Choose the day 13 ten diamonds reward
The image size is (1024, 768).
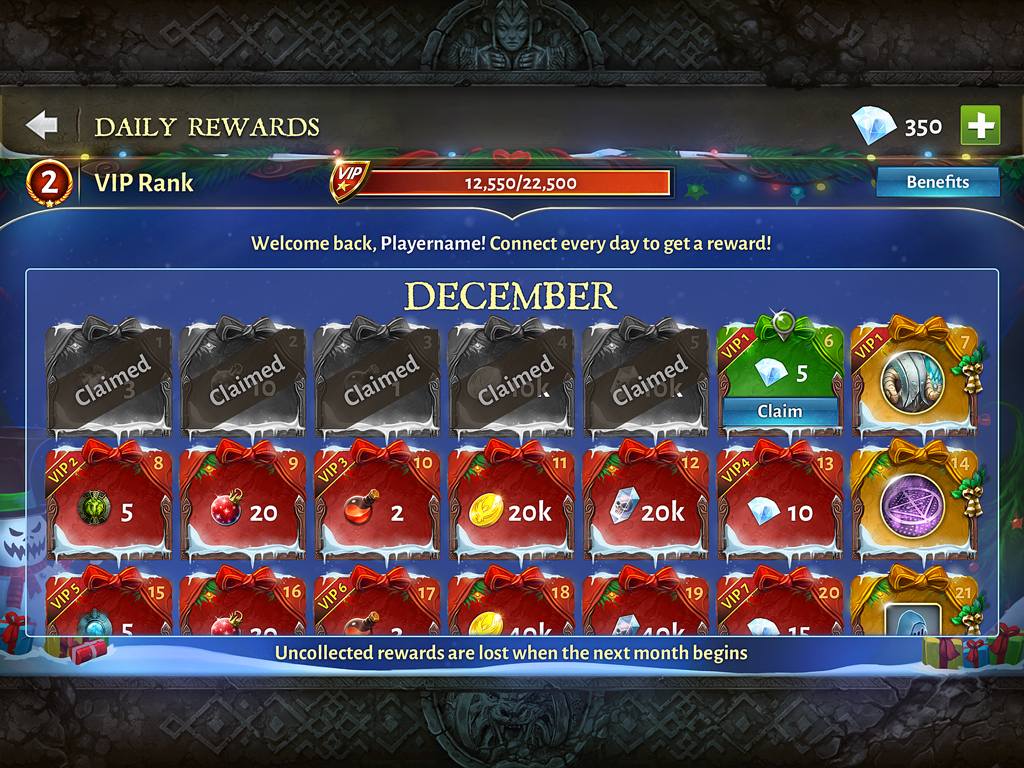(x=779, y=507)
